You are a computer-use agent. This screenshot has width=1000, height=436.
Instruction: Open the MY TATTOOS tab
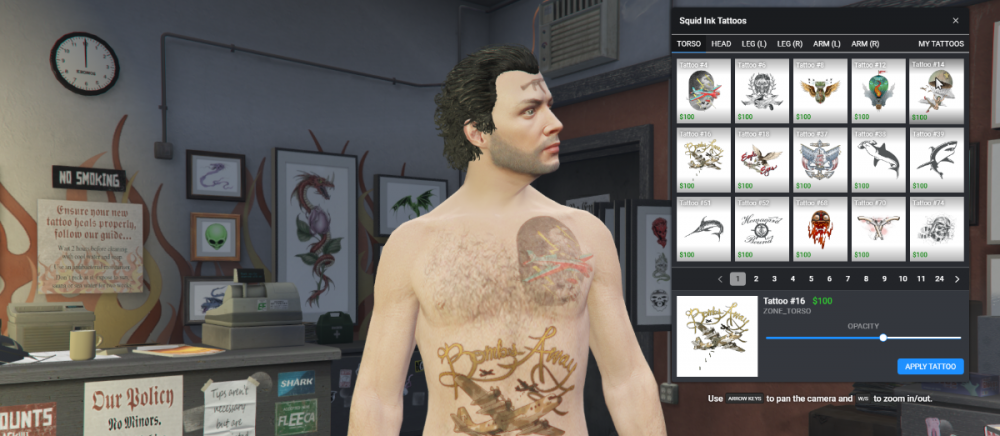[941, 44]
